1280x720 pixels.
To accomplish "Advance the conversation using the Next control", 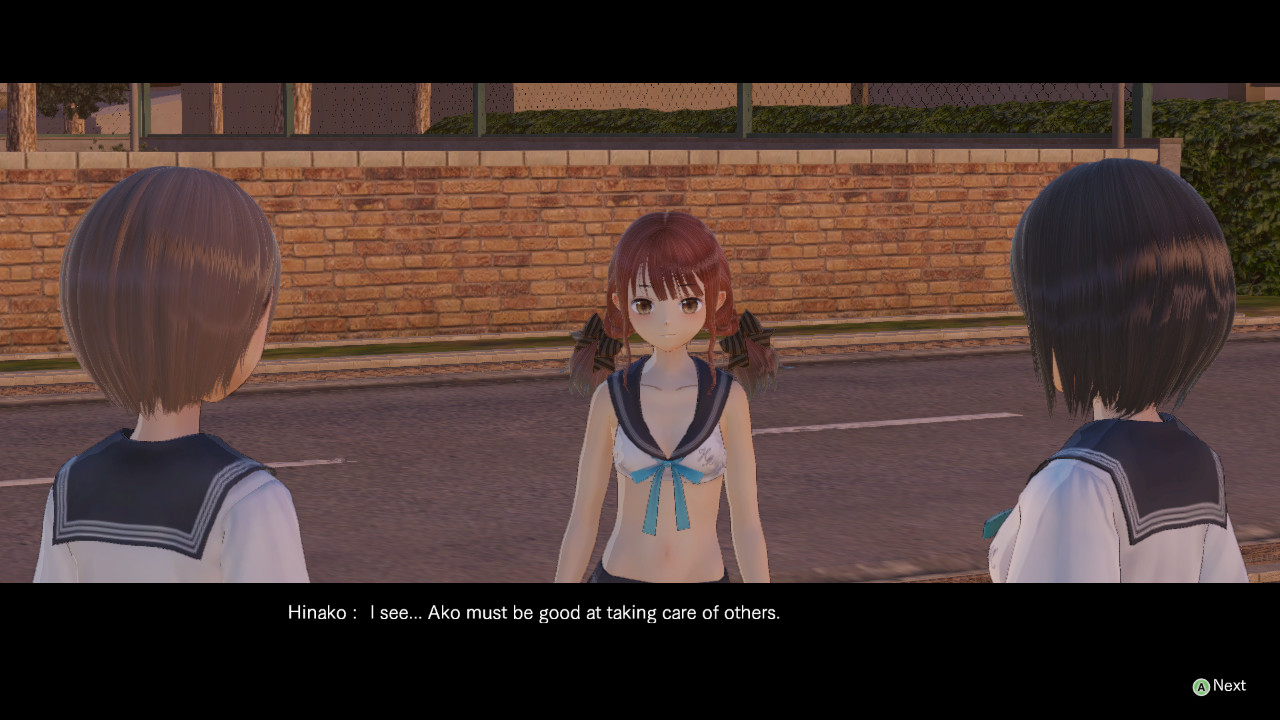I will tap(1230, 685).
